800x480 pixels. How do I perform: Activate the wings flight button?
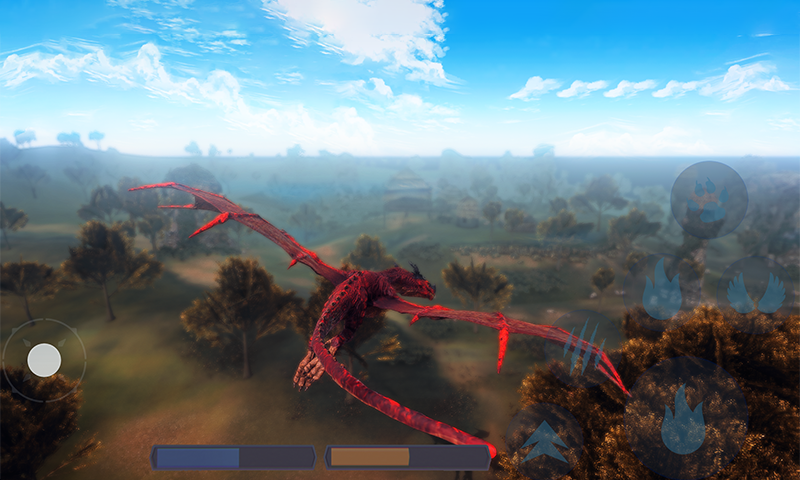756,293
